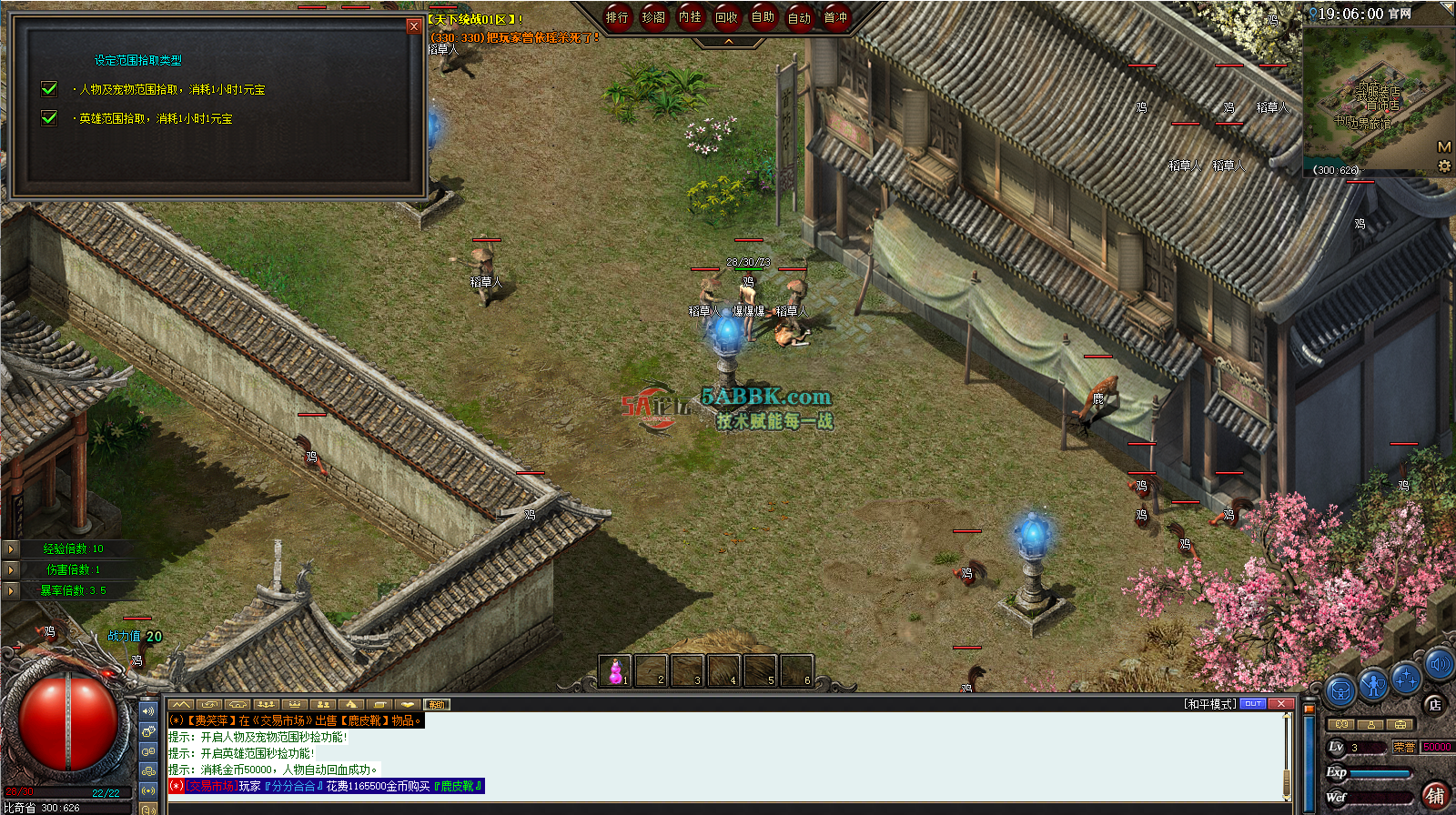Click the 帮助 help chat tab

click(x=437, y=705)
